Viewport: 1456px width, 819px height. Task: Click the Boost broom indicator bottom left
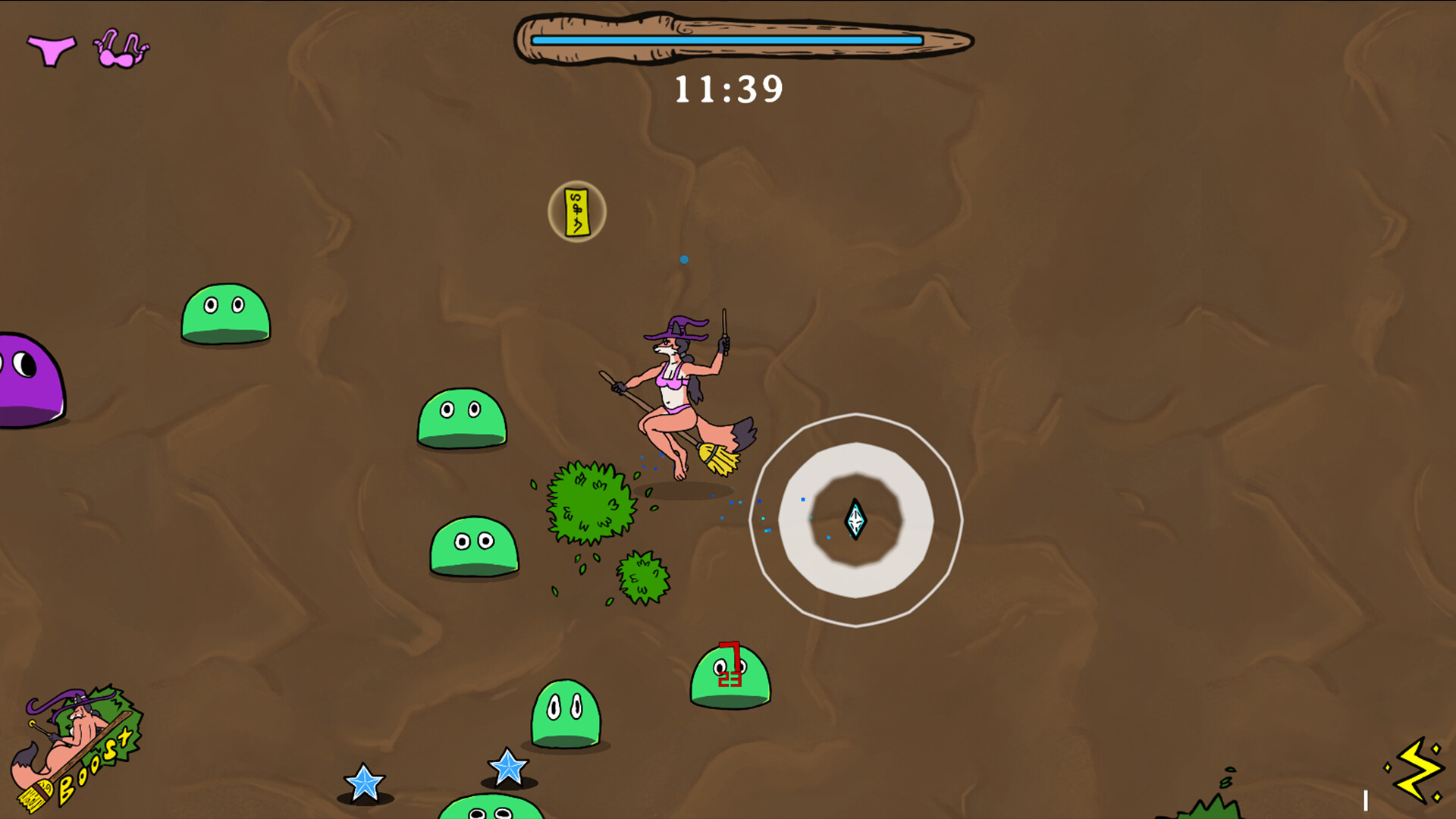tap(80, 747)
